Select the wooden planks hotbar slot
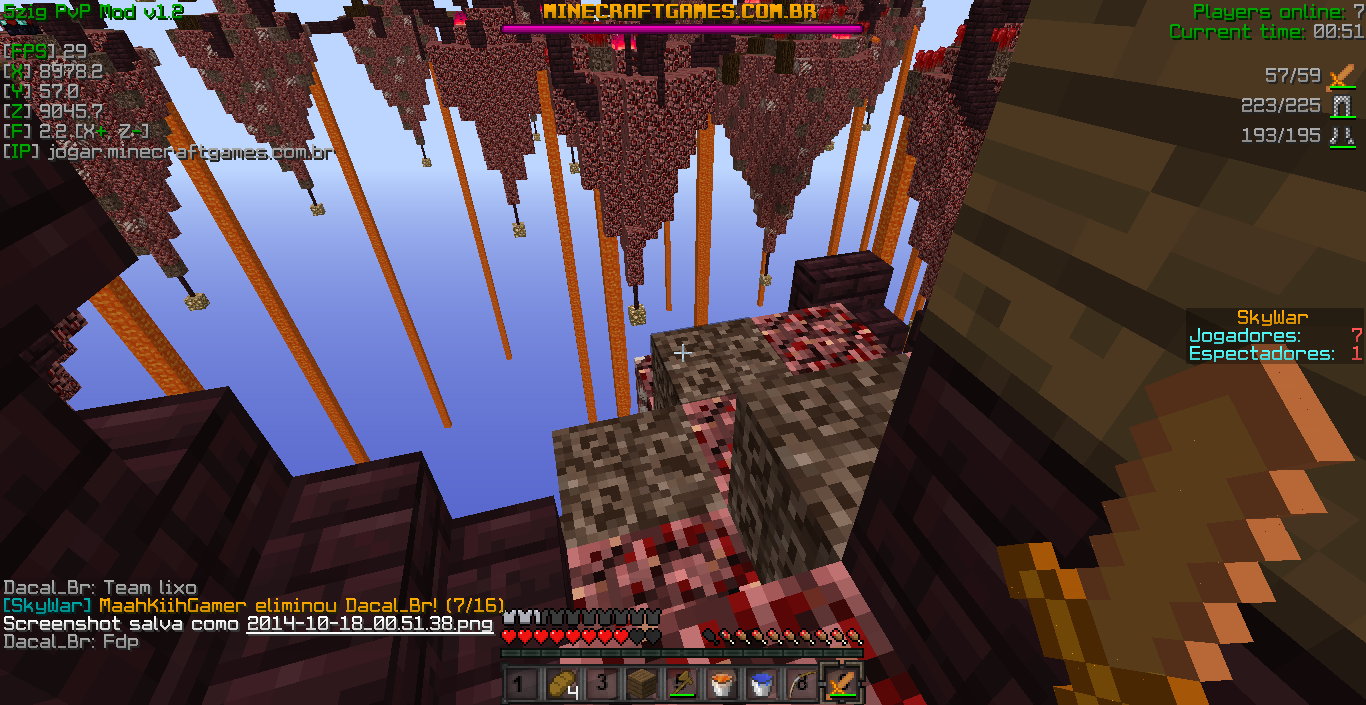Screen dimensions: 1366x705 [642, 685]
